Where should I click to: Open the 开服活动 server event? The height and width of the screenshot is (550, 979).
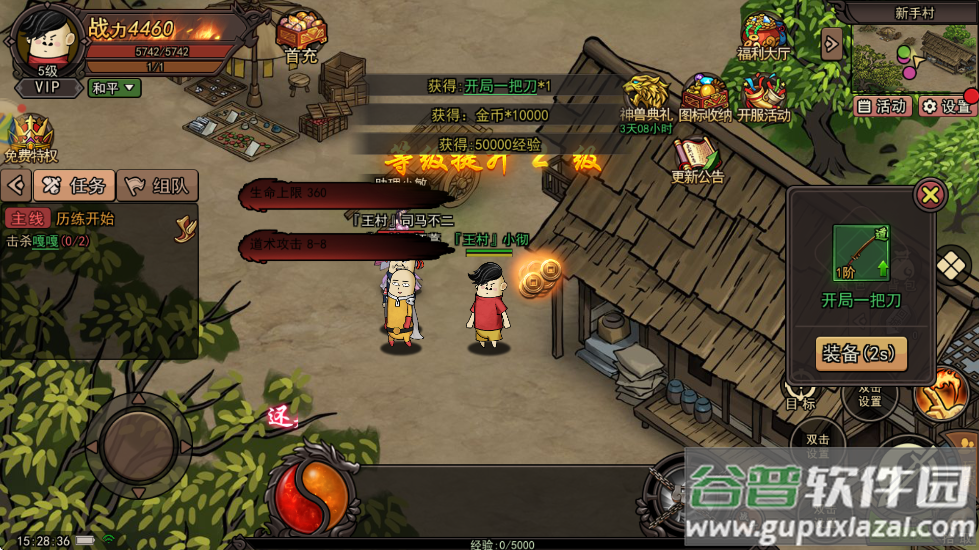(764, 98)
